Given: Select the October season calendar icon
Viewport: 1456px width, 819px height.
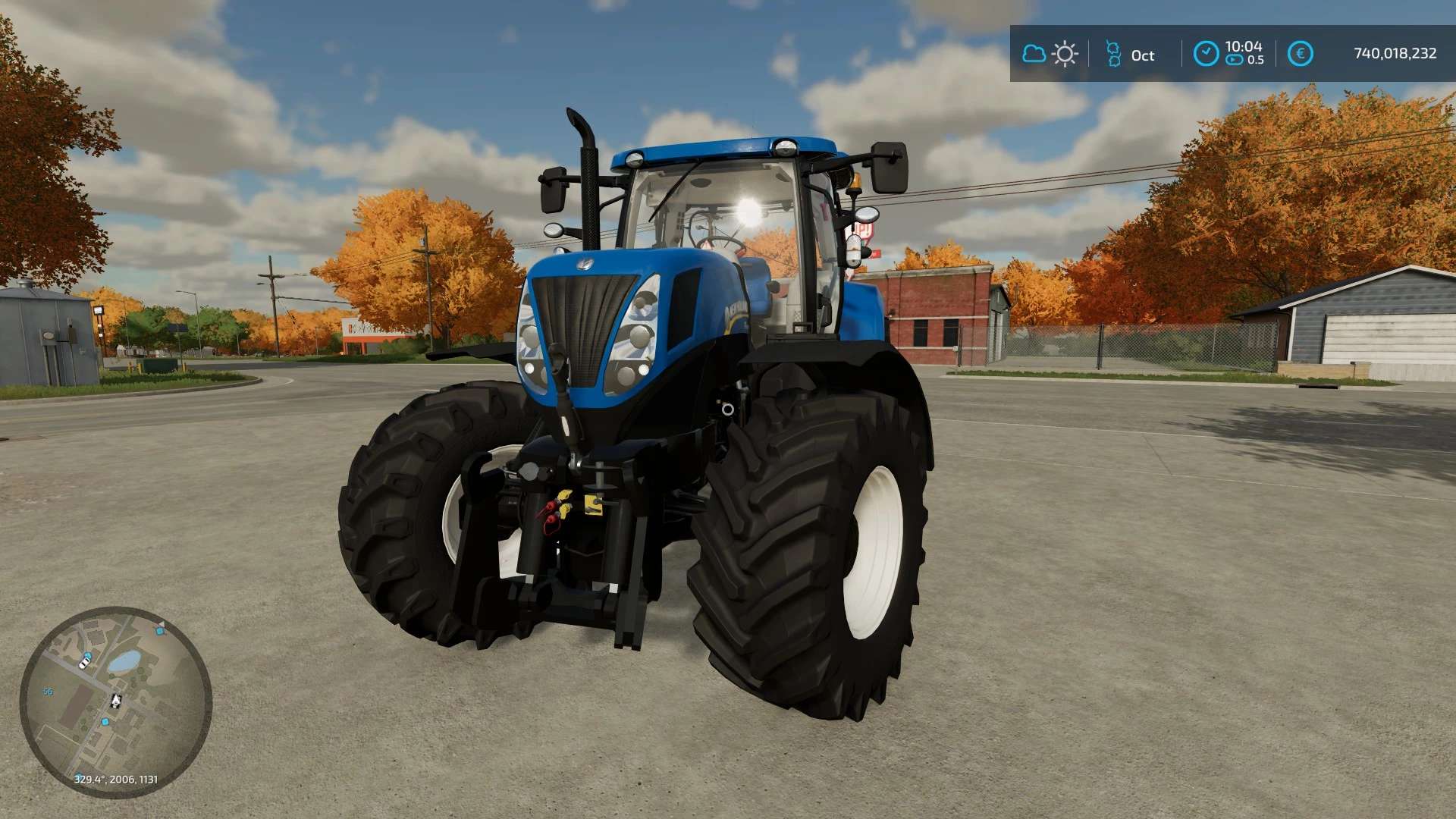Looking at the screenshot, I should tap(1113, 54).
